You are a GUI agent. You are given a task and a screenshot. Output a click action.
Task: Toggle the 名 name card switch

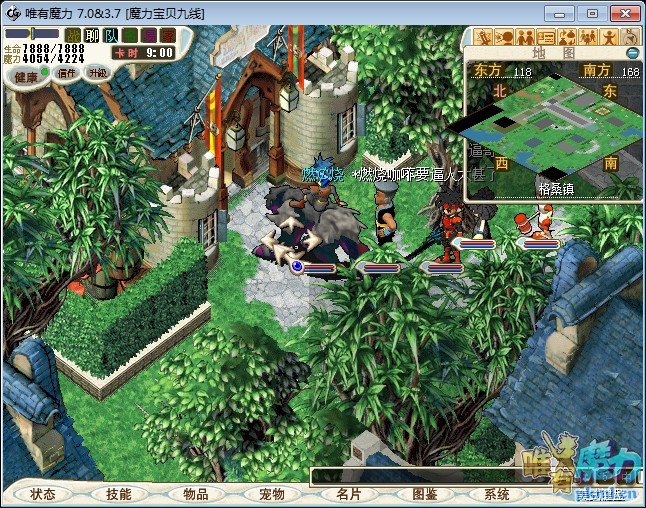130,35
